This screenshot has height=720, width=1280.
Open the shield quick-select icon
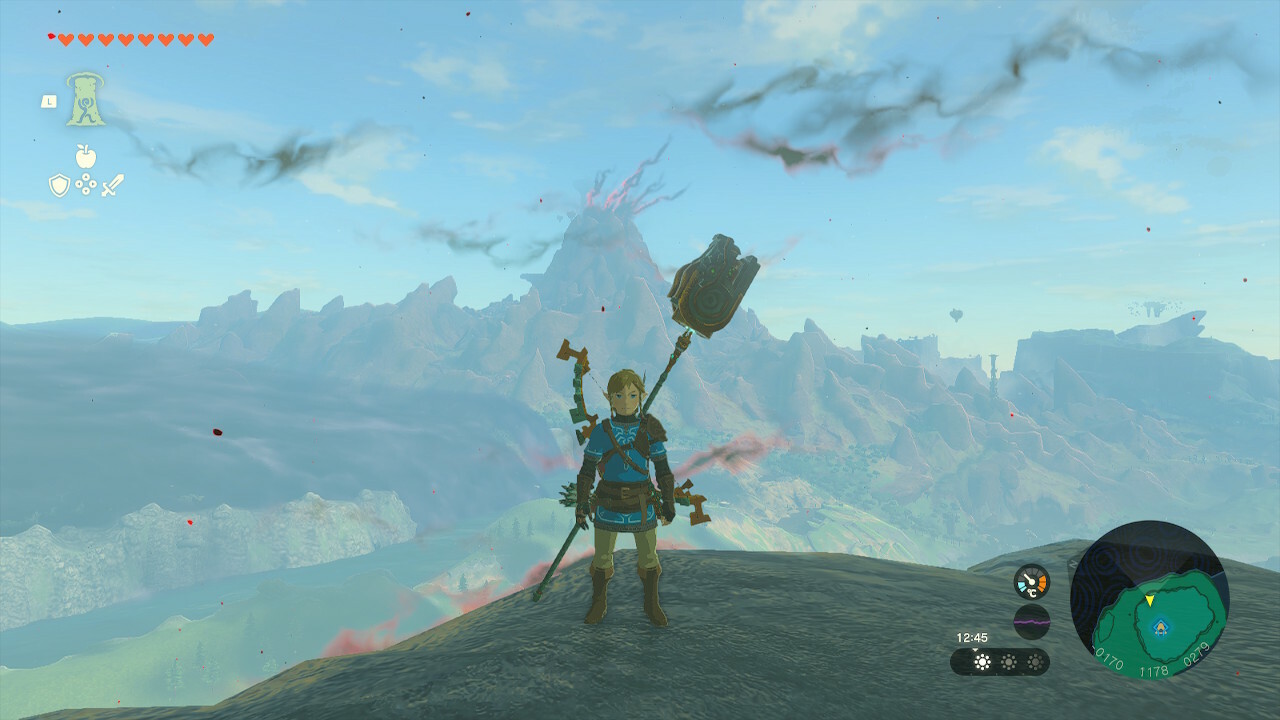coord(59,185)
